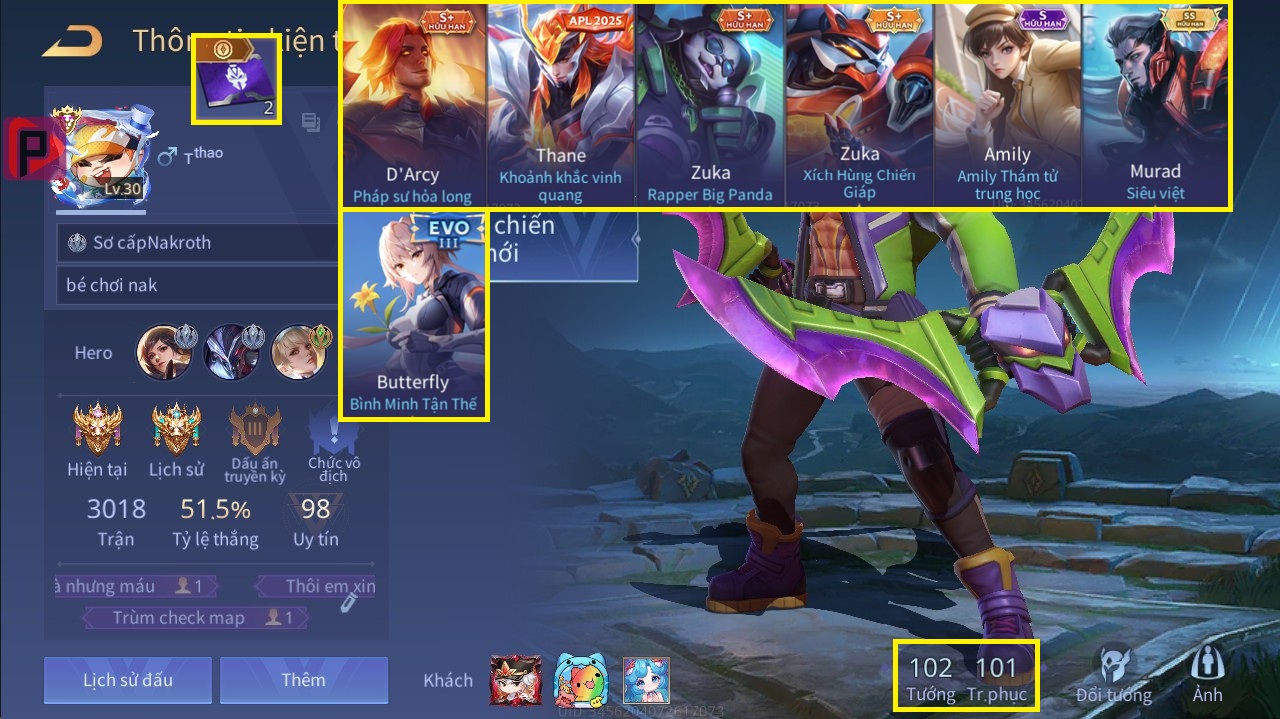Select the Murad Siêu việt skin card
Viewport: 1280px width, 719px height.
1155,105
